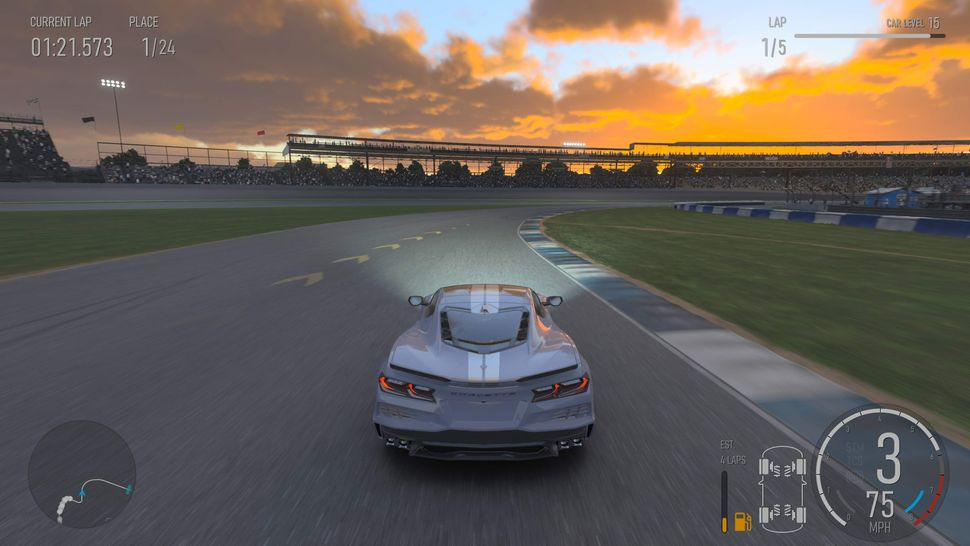The height and width of the screenshot is (546, 970).
Task: Select the fuel pump icon
Action: pos(742,521)
